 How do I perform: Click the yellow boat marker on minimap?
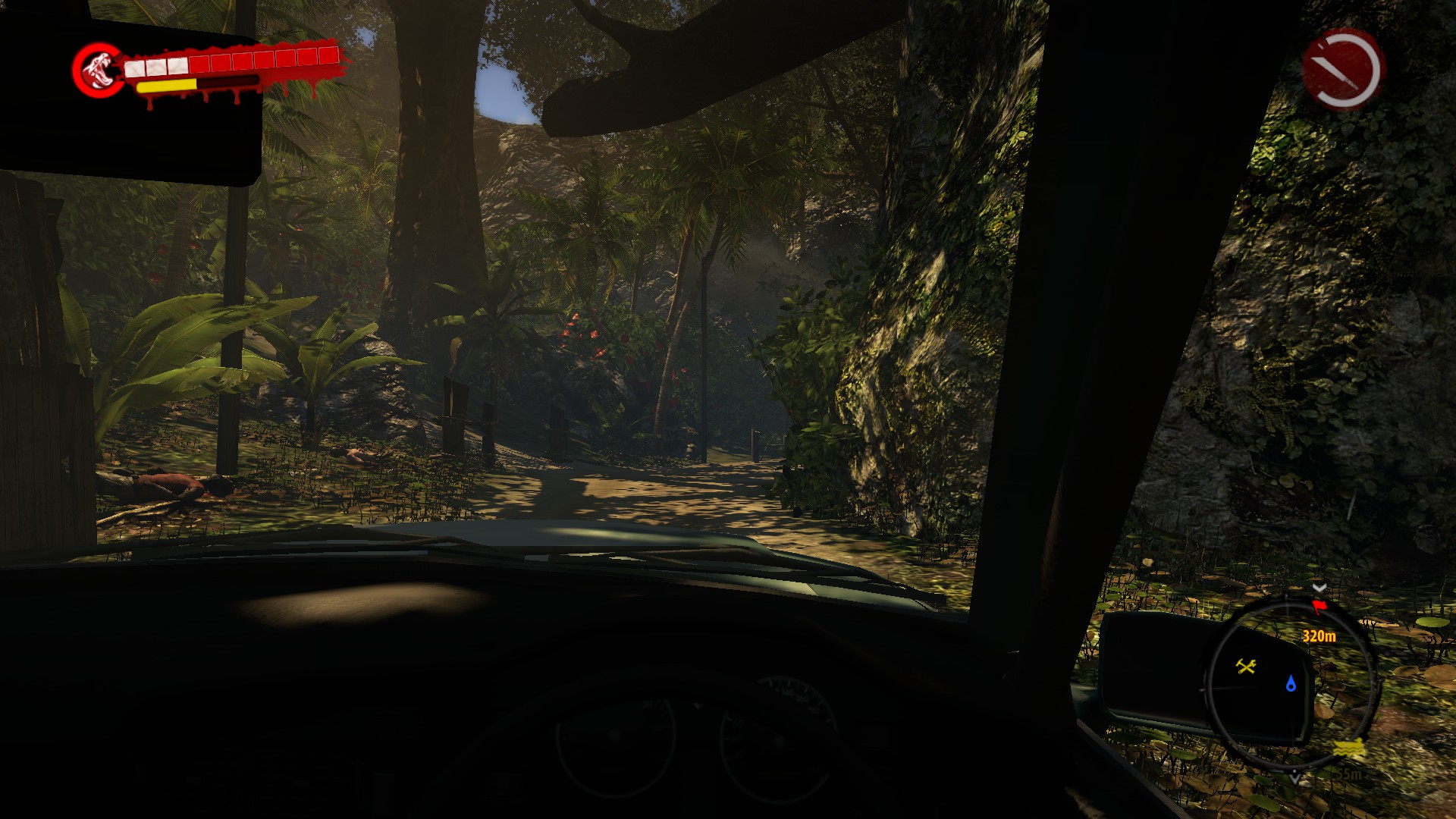[x=1349, y=749]
